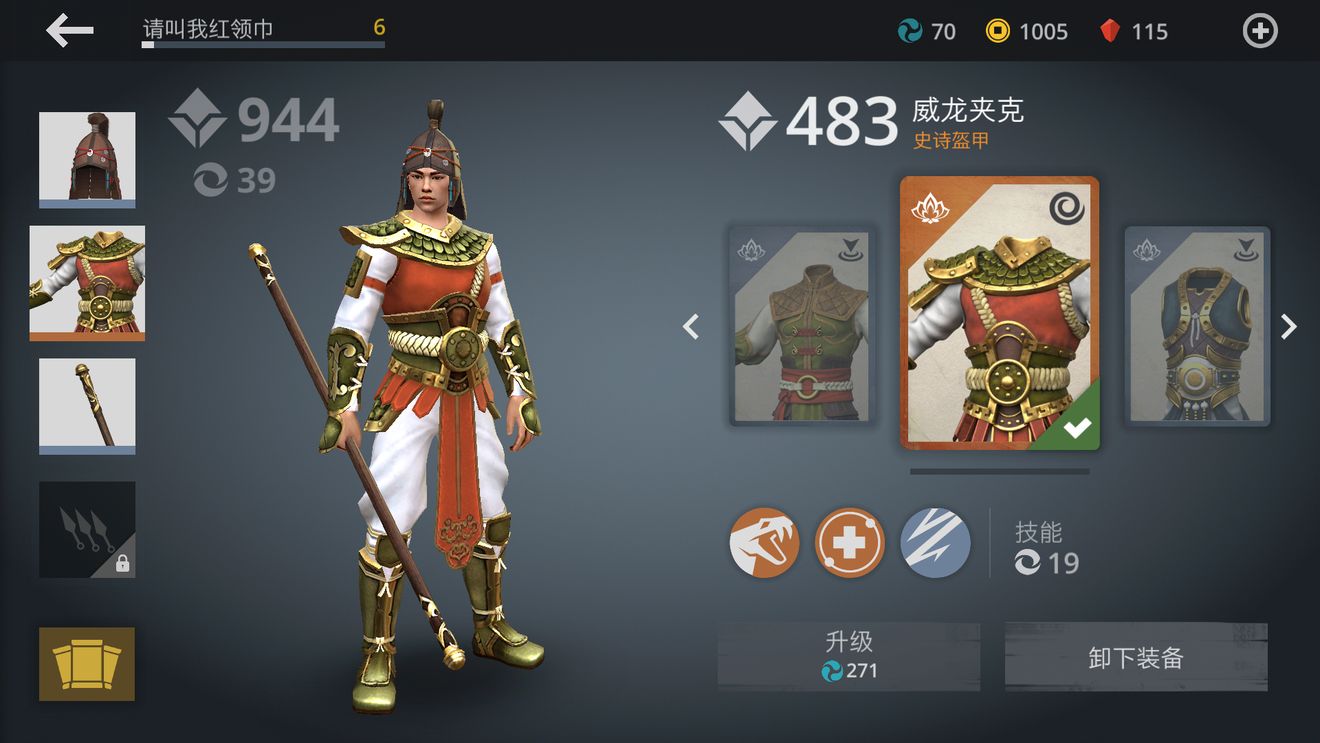This screenshot has width=1320, height=743.
Task: Select the helmet equipment slot
Action: (87, 159)
